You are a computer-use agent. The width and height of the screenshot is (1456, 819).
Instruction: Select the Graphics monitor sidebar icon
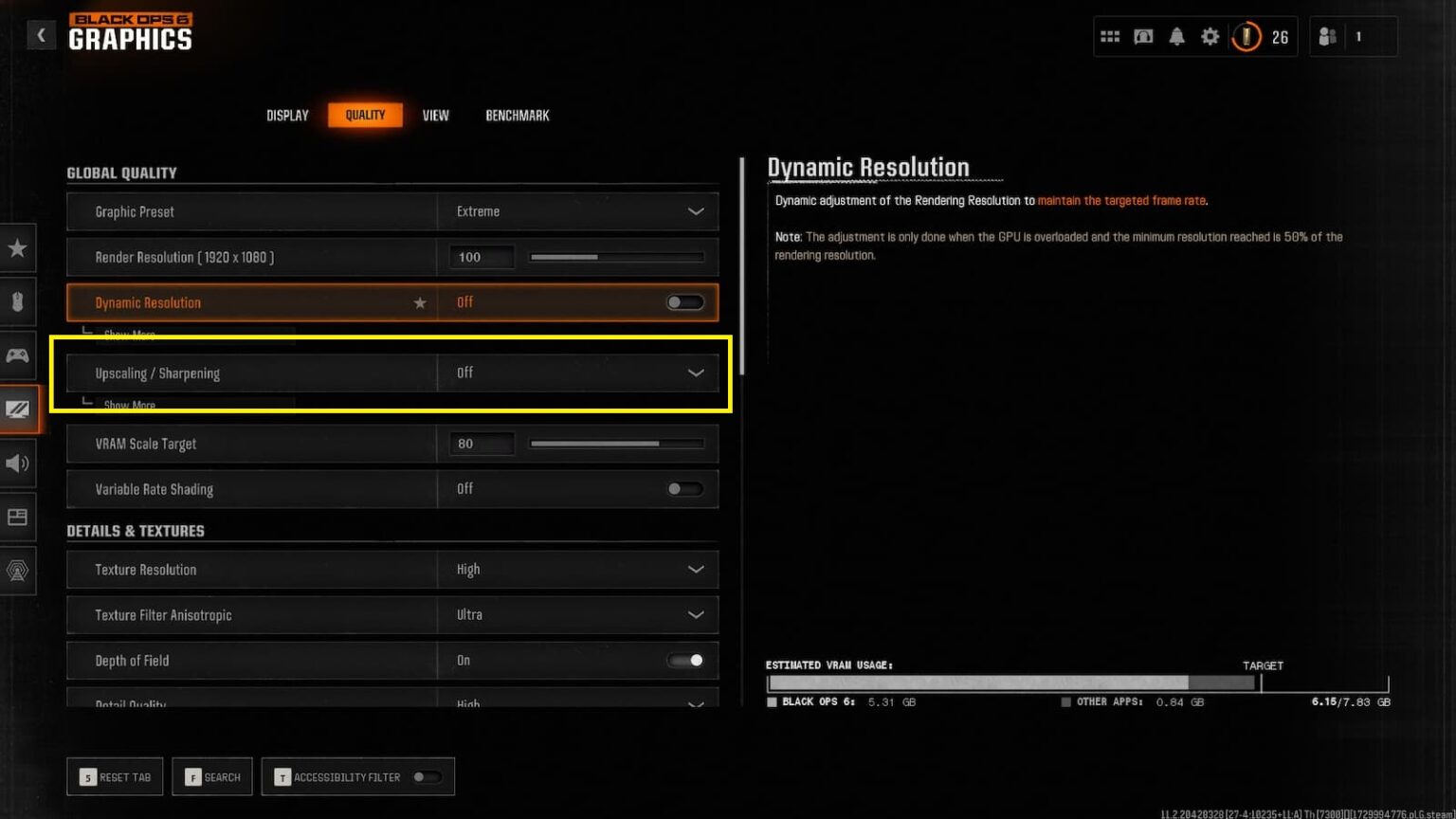click(x=17, y=409)
